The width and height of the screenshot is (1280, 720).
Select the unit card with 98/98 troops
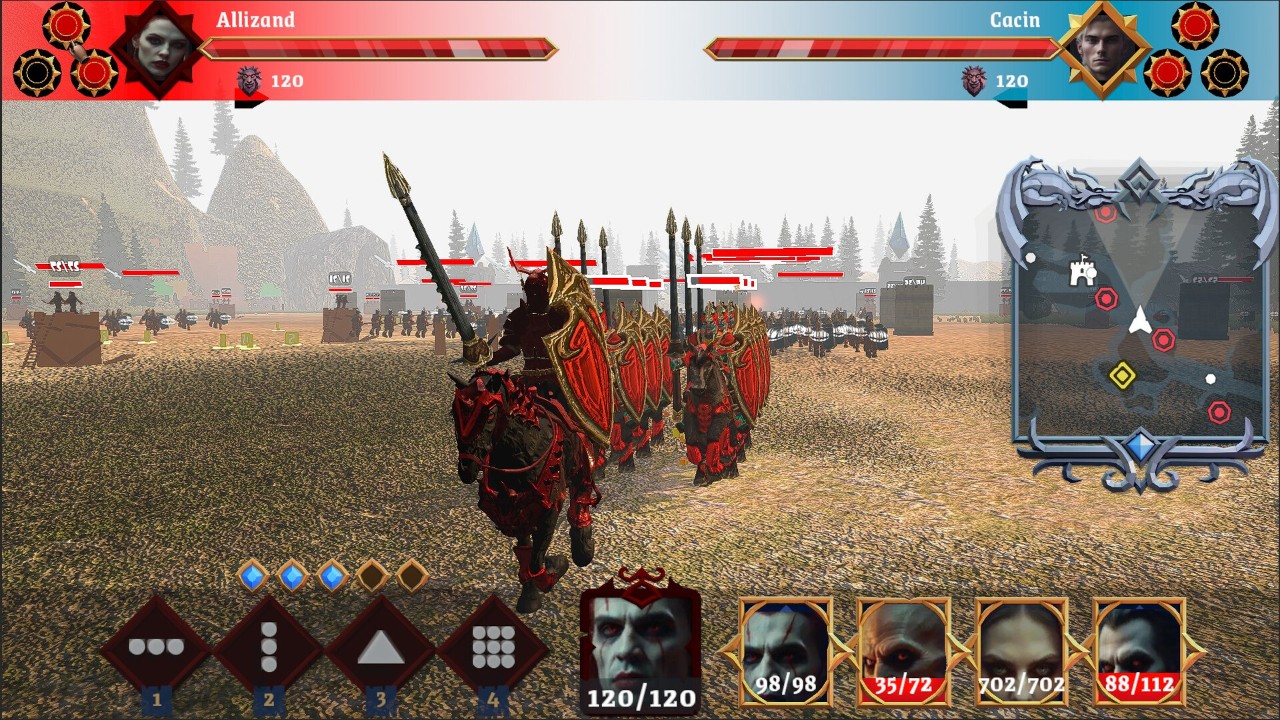click(785, 650)
